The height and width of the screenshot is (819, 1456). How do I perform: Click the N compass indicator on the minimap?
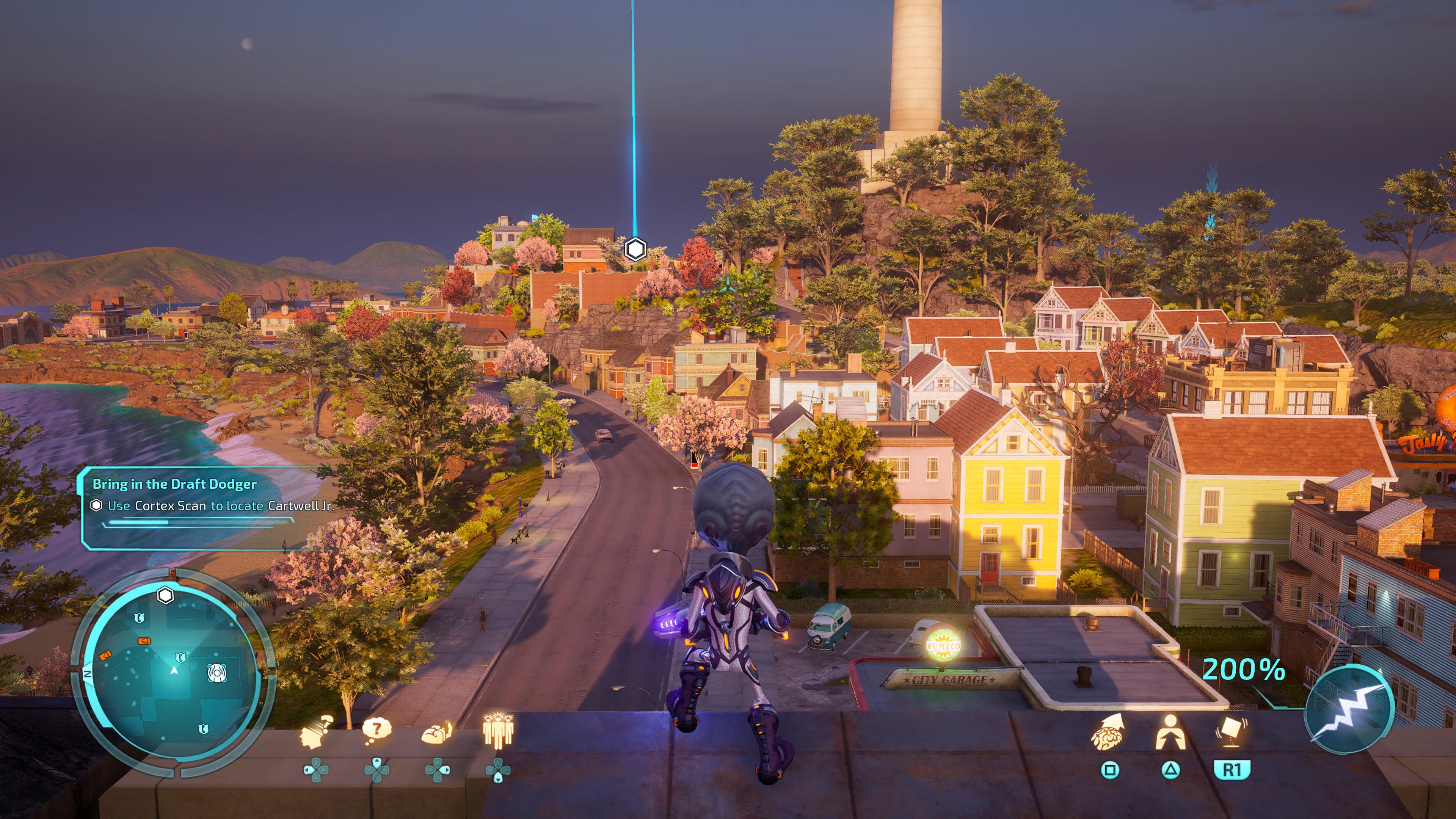coord(88,674)
